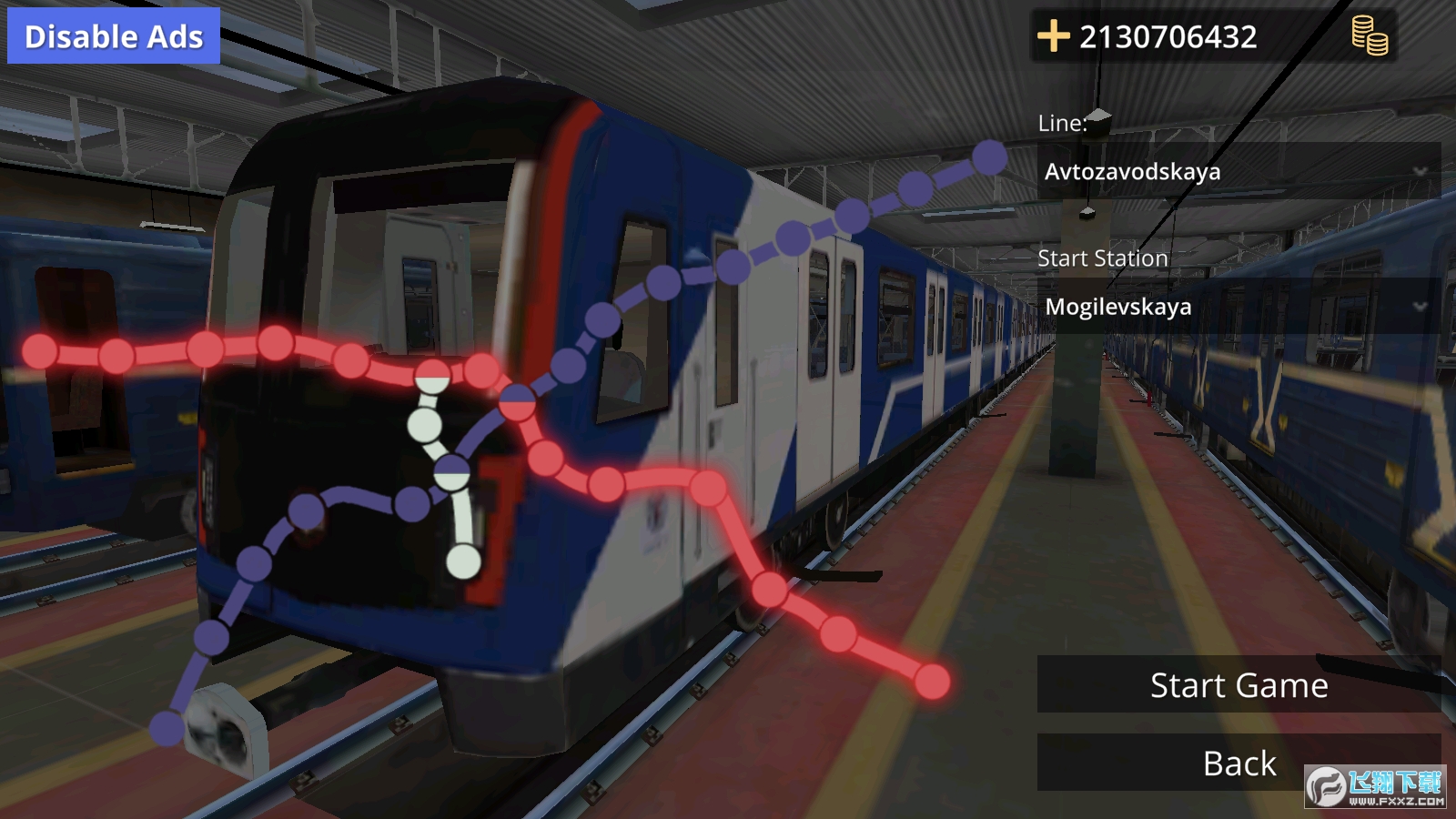Expand the chevron on the Start Station selector
Viewport: 1456px width, 819px height.
point(1420,306)
